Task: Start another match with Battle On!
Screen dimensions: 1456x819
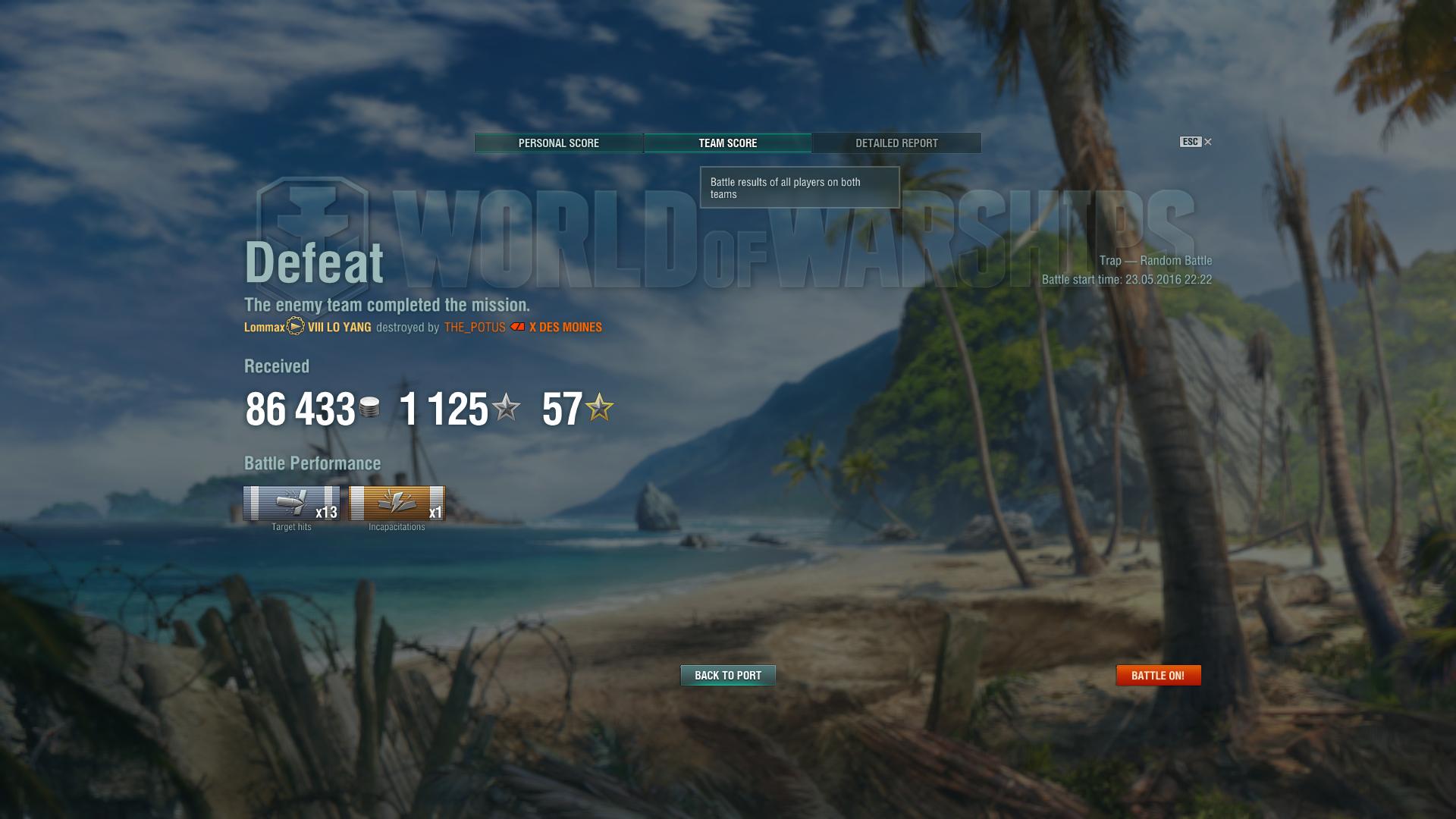Action: (x=1158, y=676)
